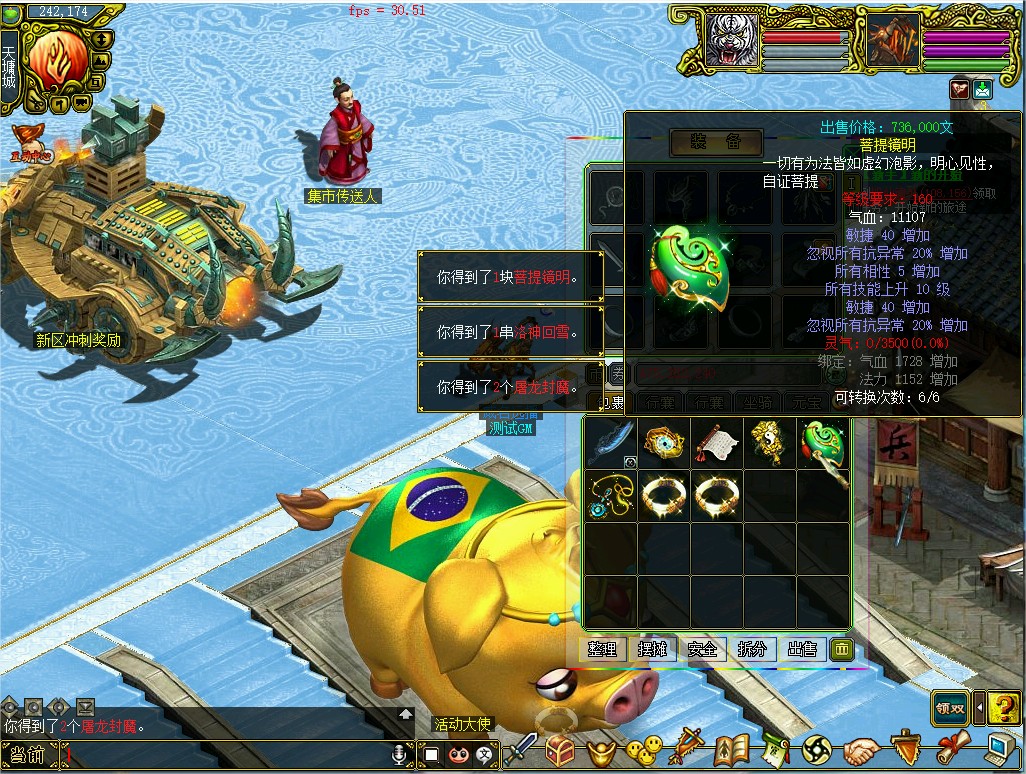Open the treasure chest icon in toolbar

[x=560, y=750]
